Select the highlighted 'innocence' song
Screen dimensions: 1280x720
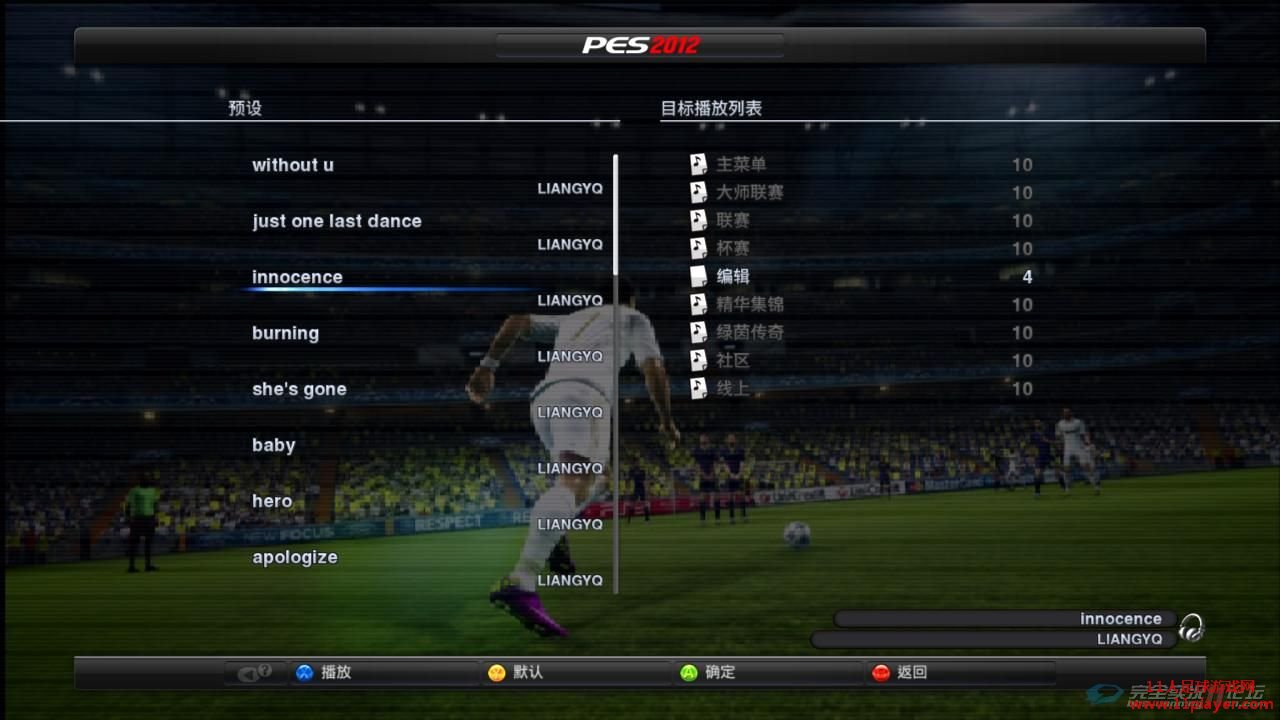297,277
